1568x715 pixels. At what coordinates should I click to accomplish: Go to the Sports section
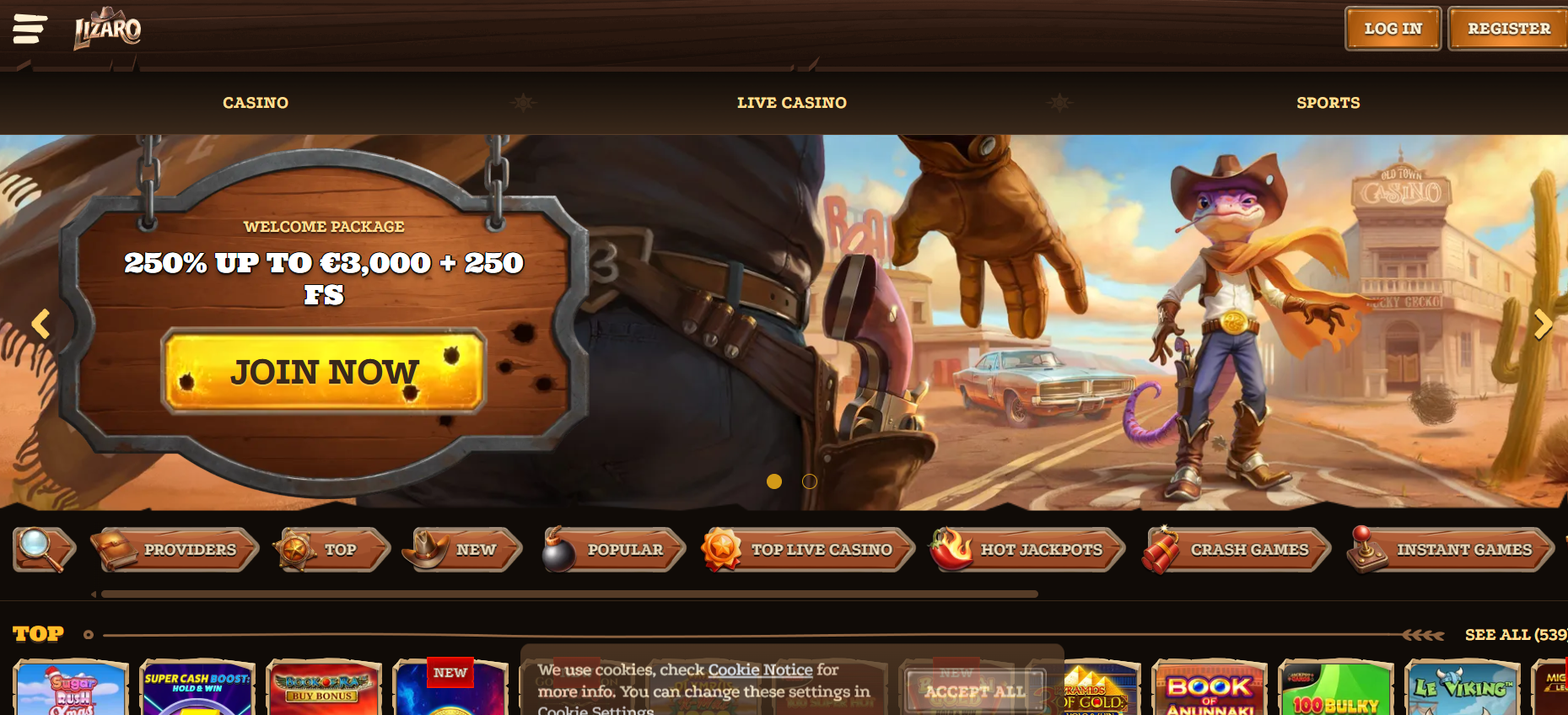tap(1328, 103)
